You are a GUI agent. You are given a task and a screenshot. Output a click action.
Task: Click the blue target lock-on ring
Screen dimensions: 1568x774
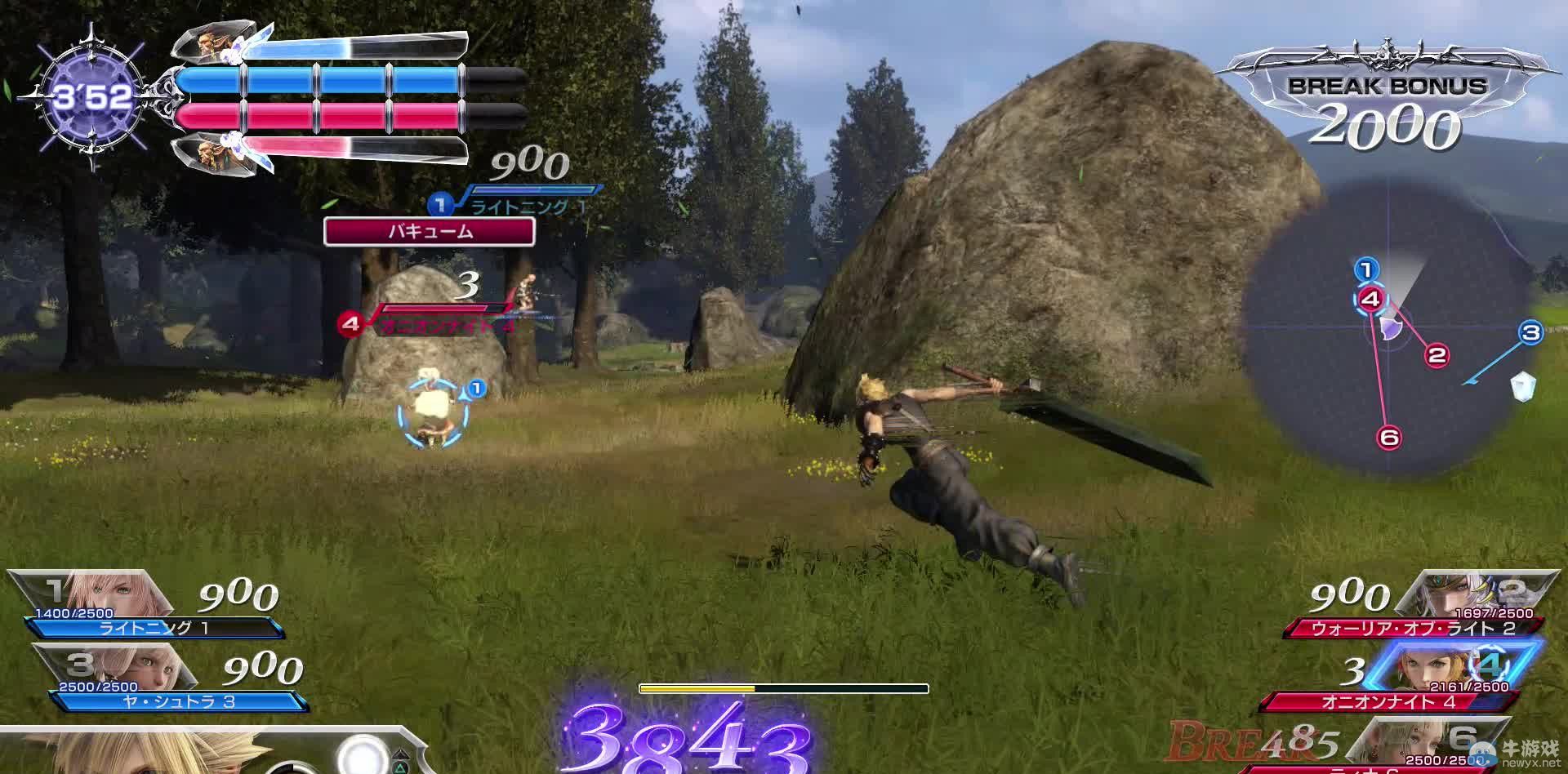click(432, 412)
